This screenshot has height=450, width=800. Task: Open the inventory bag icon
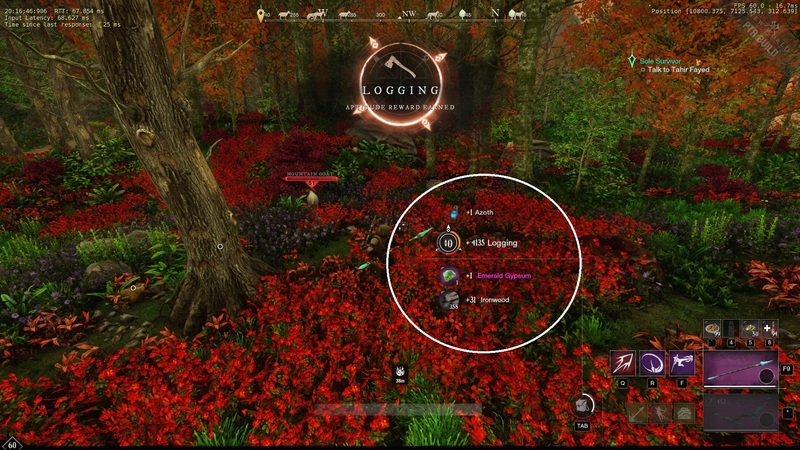coord(585,406)
